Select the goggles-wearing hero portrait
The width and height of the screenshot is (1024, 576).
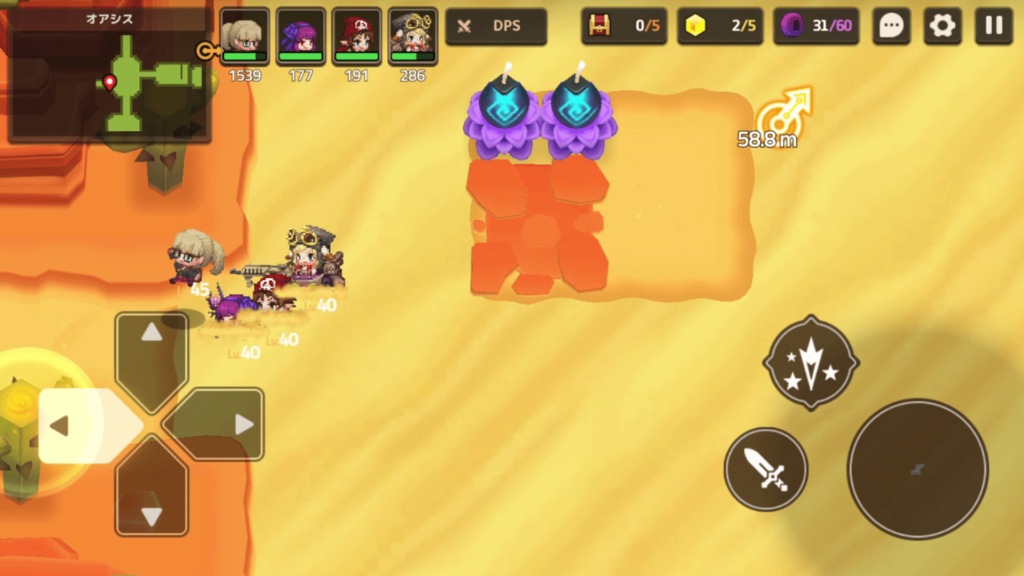[413, 36]
